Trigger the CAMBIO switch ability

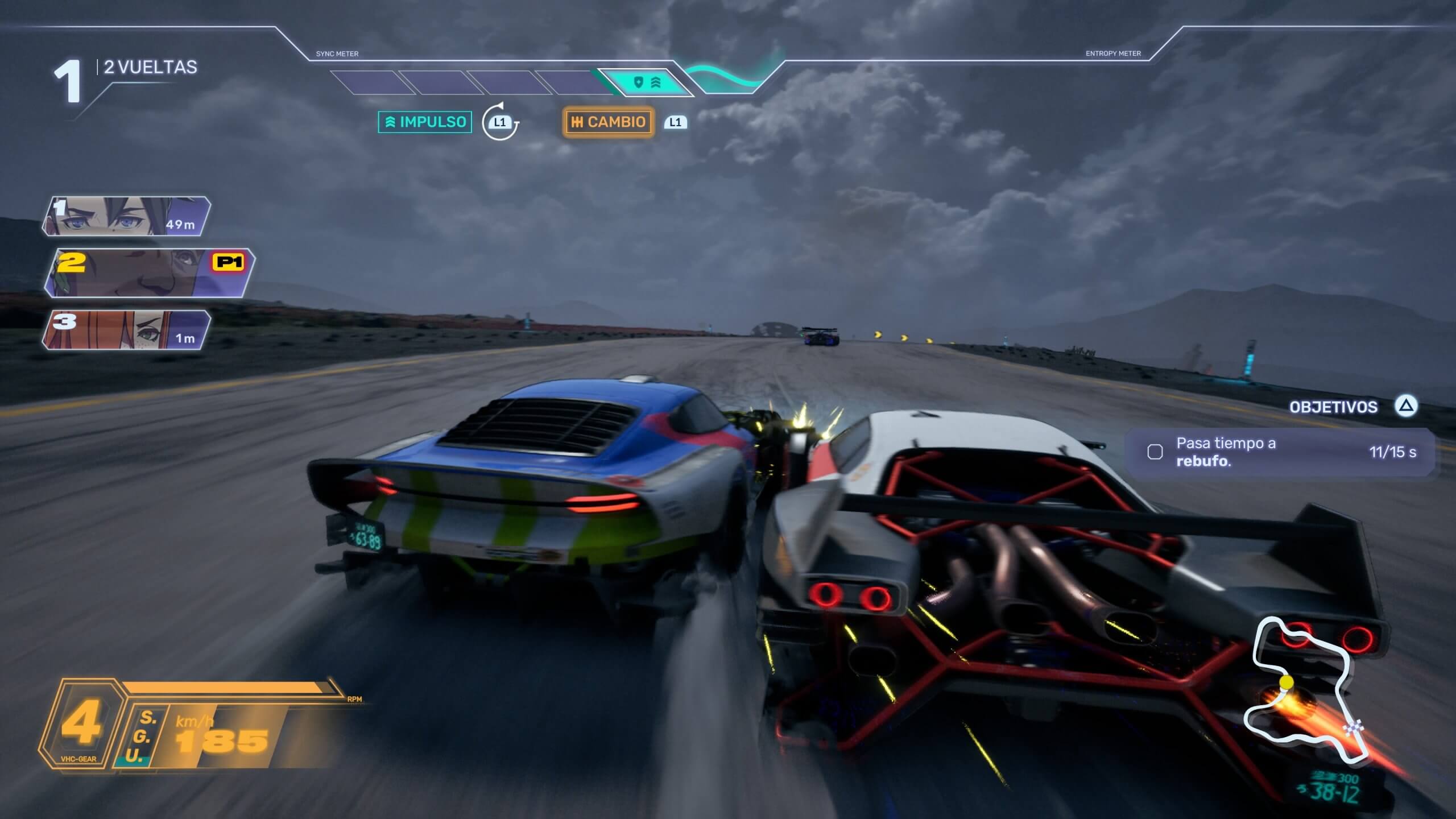pyautogui.click(x=608, y=122)
